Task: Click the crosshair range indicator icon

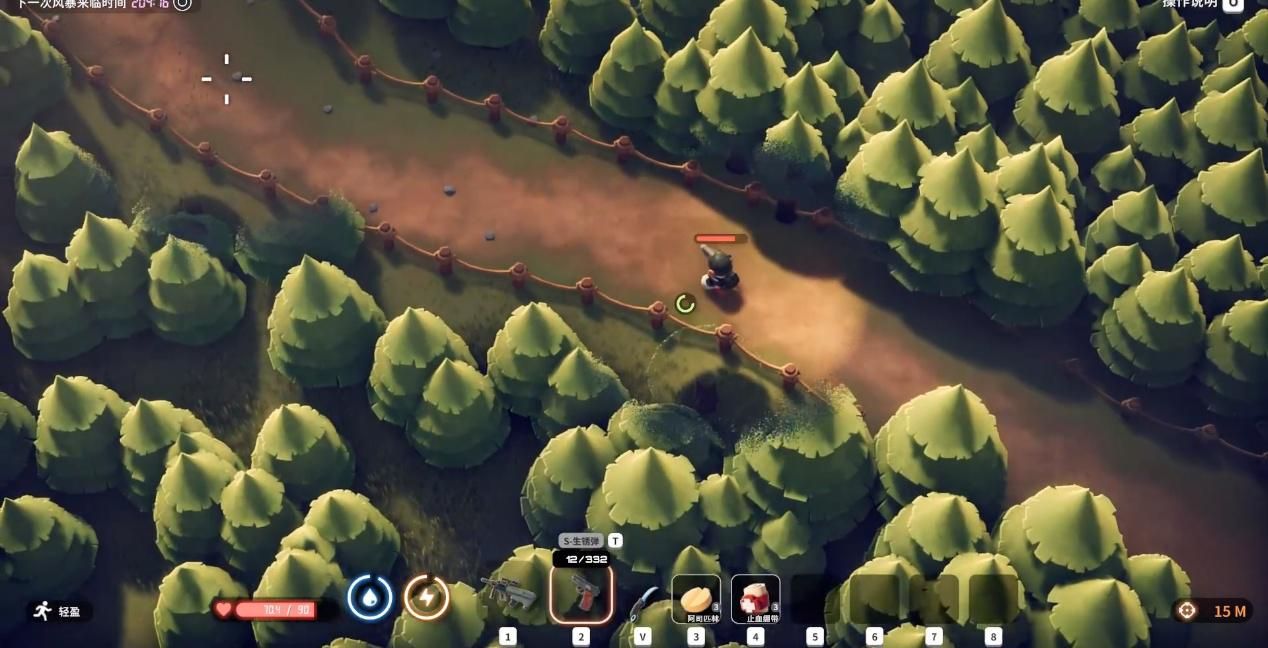Action: click(x=1187, y=610)
